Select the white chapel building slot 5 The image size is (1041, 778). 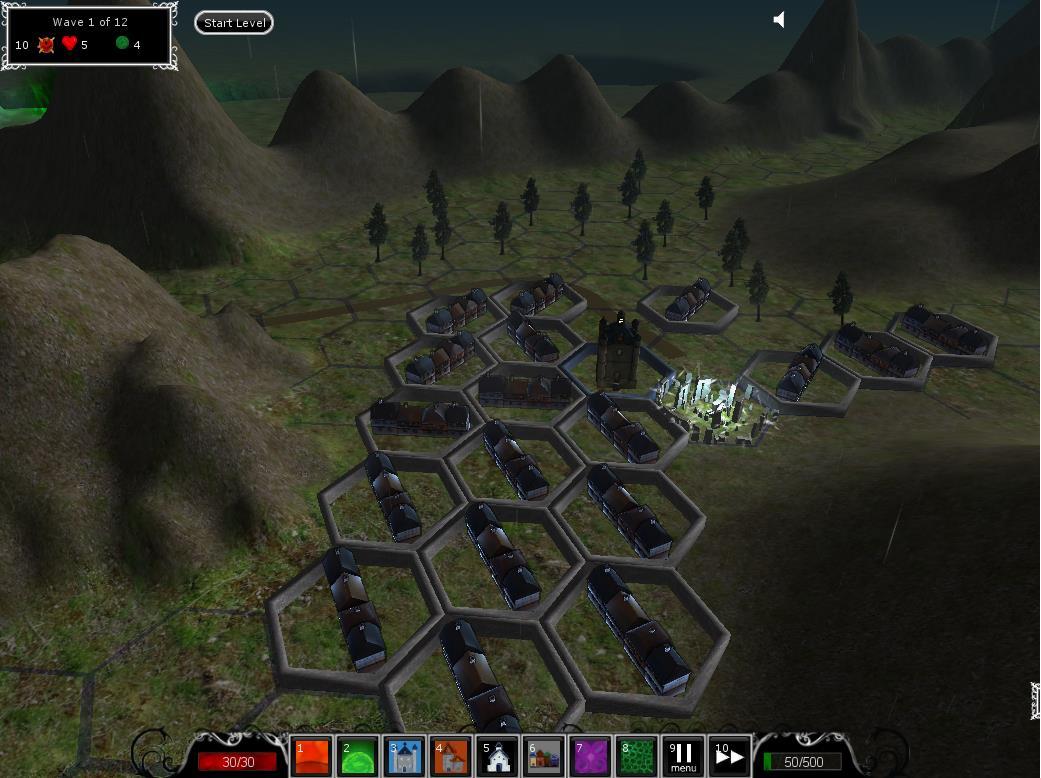pyautogui.click(x=497, y=757)
